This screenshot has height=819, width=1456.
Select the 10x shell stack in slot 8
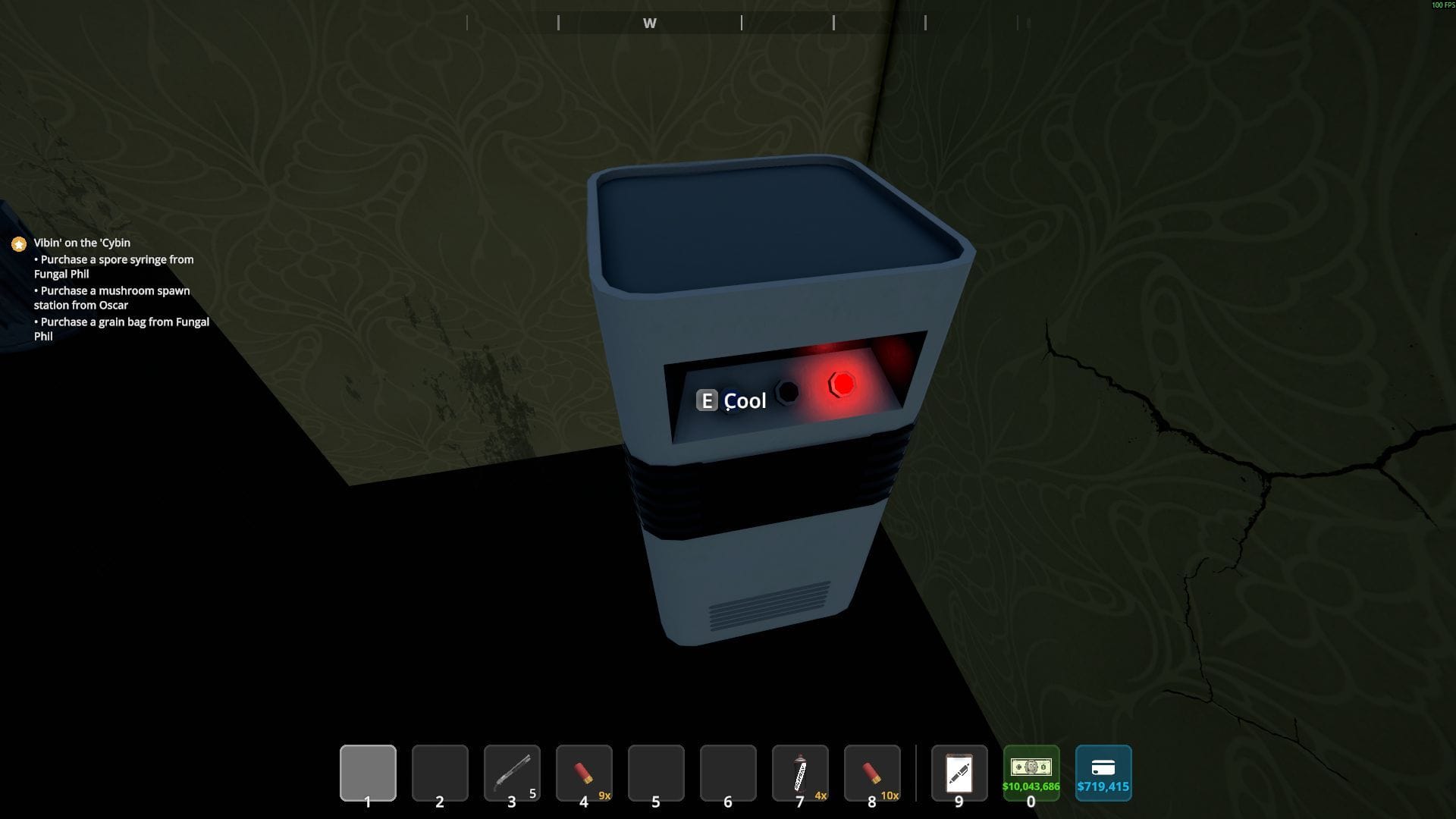click(871, 773)
